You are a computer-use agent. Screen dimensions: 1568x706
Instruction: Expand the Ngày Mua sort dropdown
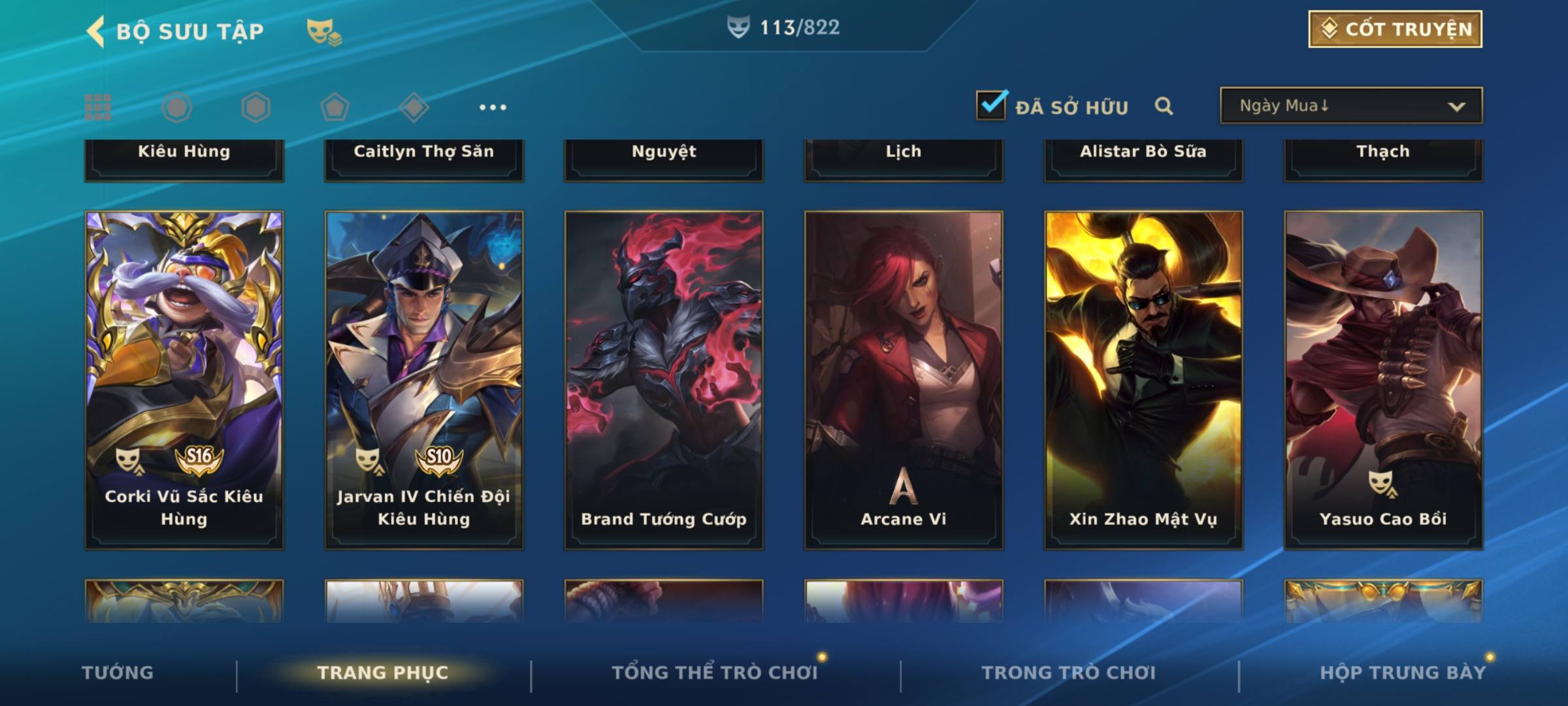click(x=1351, y=106)
